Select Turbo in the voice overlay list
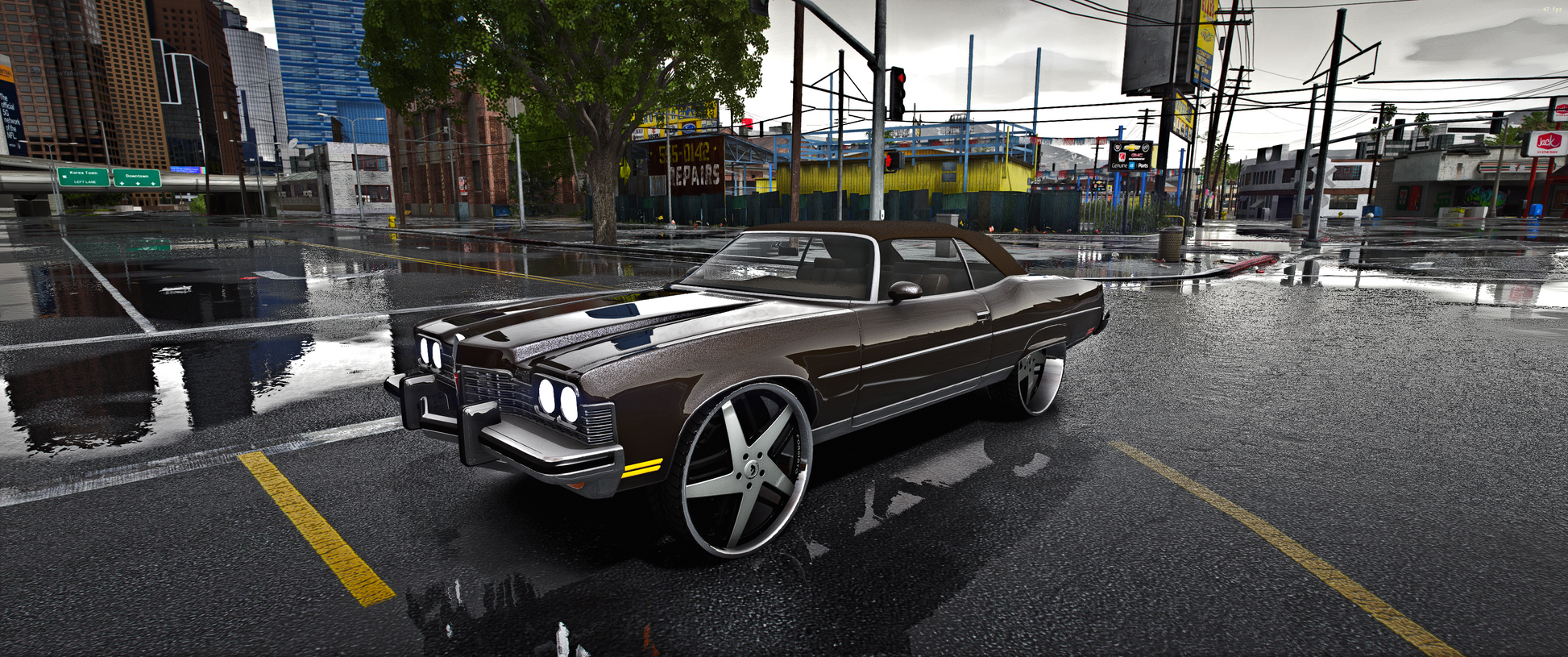Screen dimensions: 1568x657 pos(58,21)
